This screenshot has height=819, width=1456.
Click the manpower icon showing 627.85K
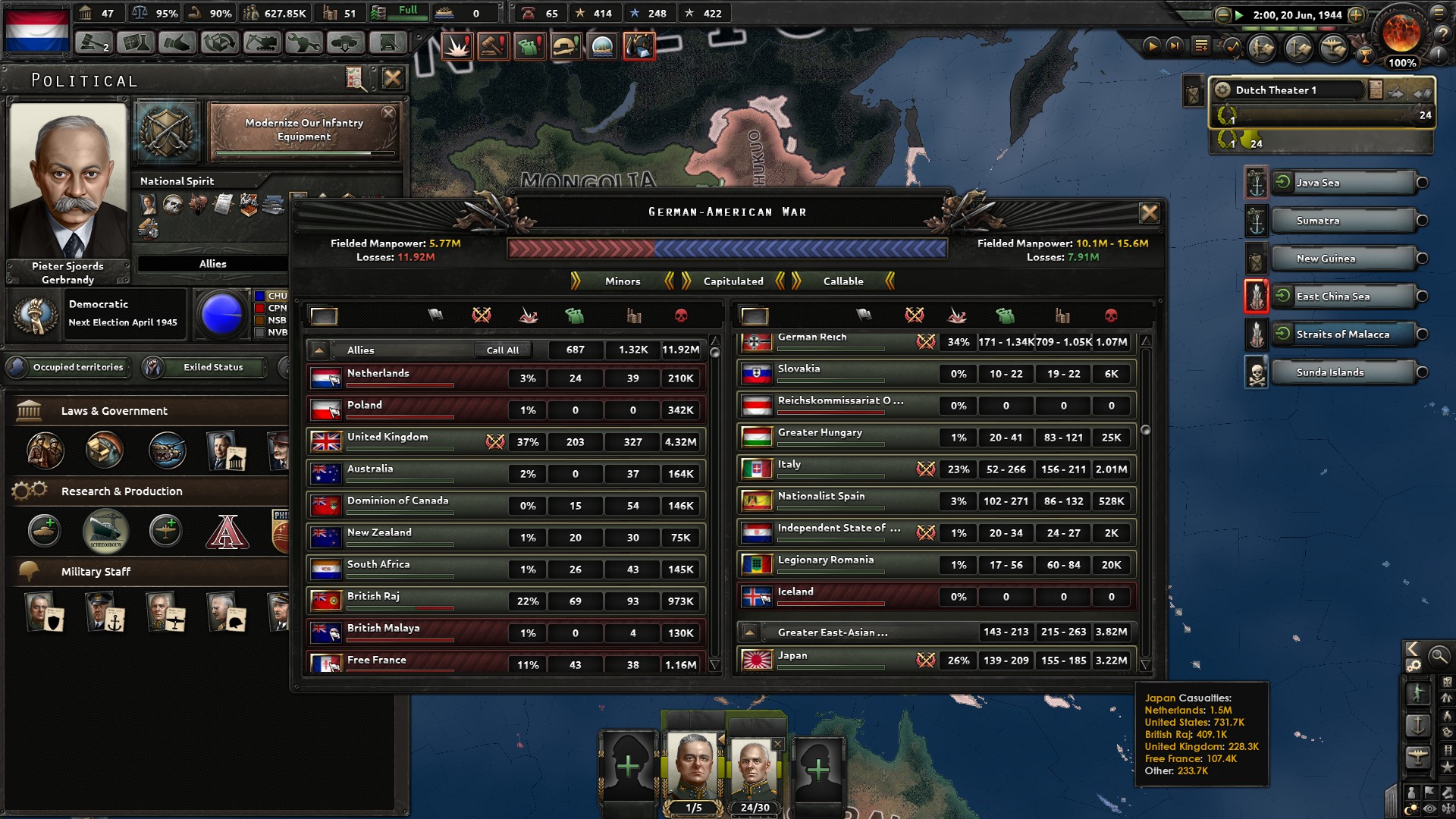(250, 13)
